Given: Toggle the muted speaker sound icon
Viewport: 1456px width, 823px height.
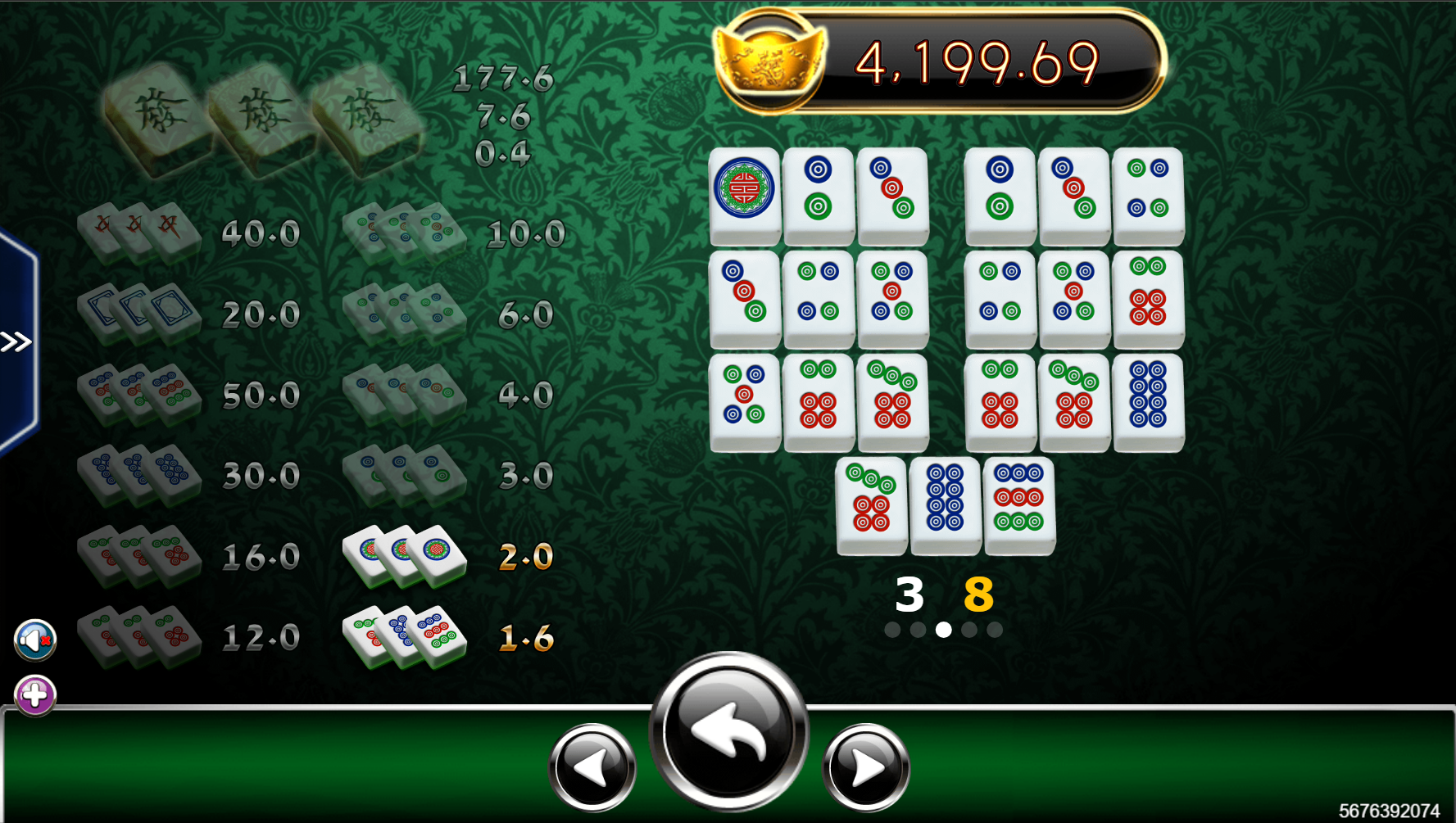Looking at the screenshot, I should click(x=35, y=640).
